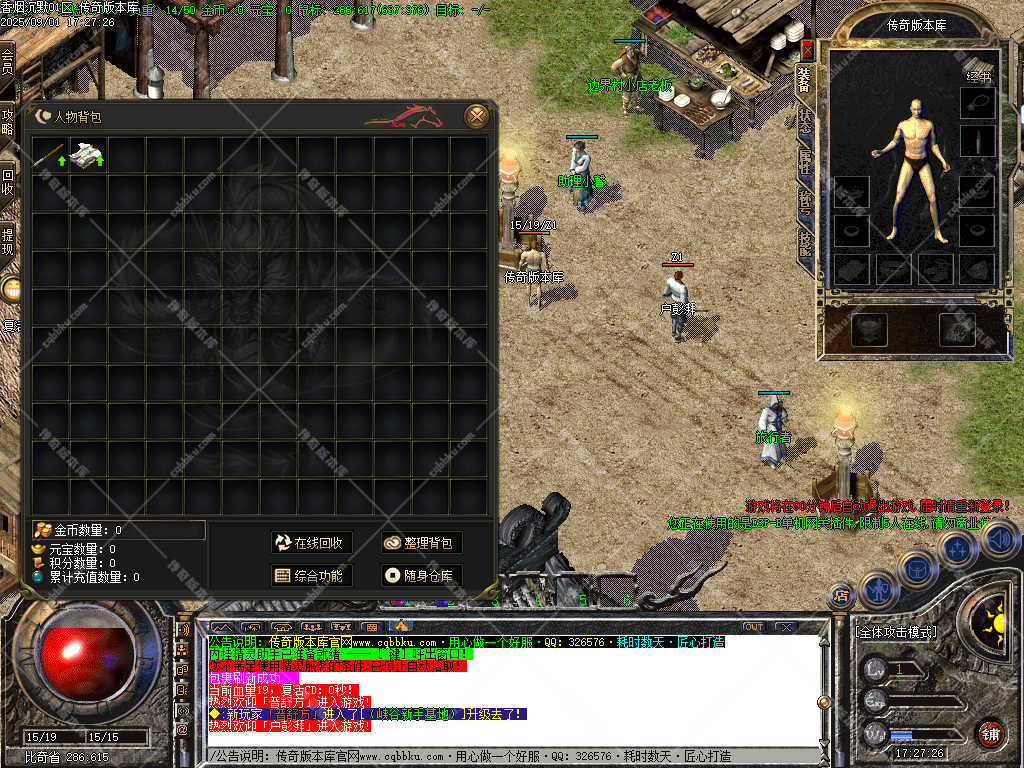
Task: Open the 随身仓库 portable warehouse
Action: click(421, 576)
